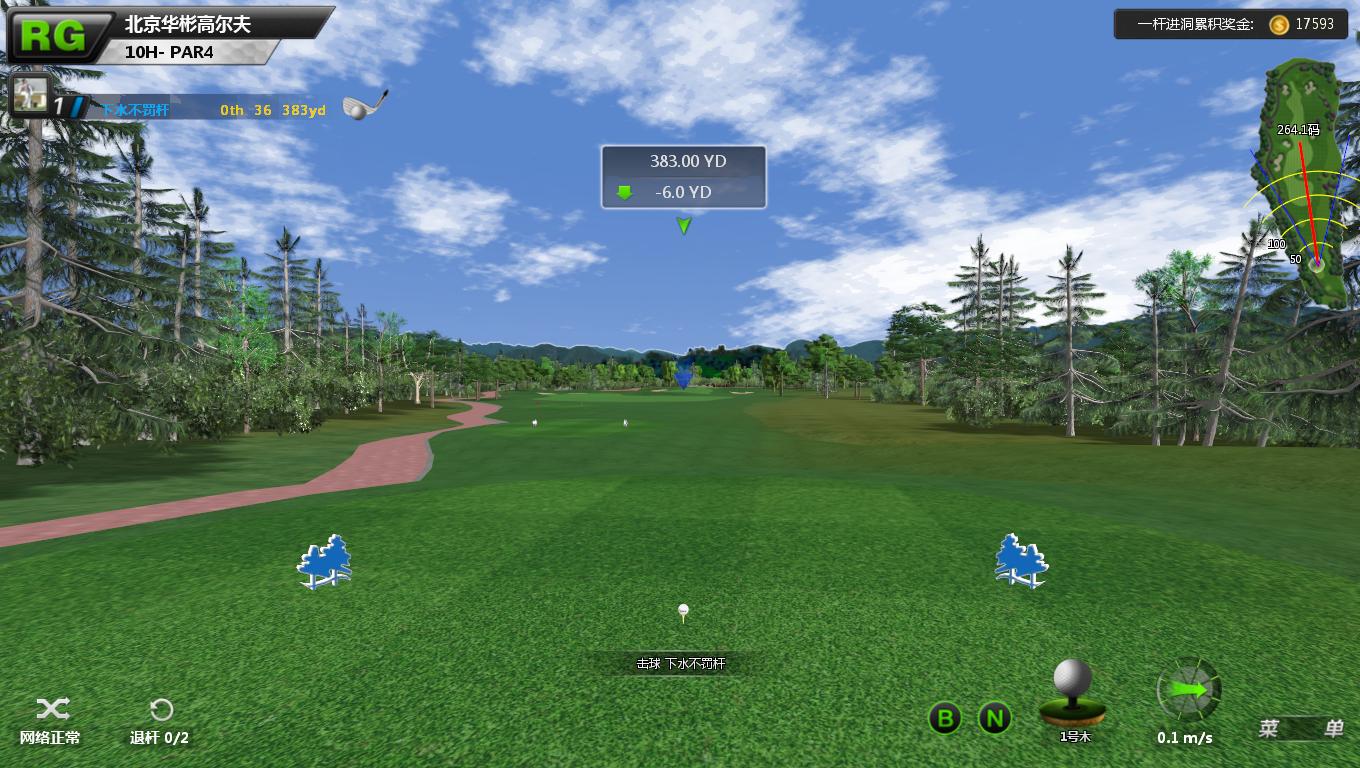This screenshot has width=1360, height=768.
Task: Select the 1号木 driver club icon
Action: (x=1073, y=693)
